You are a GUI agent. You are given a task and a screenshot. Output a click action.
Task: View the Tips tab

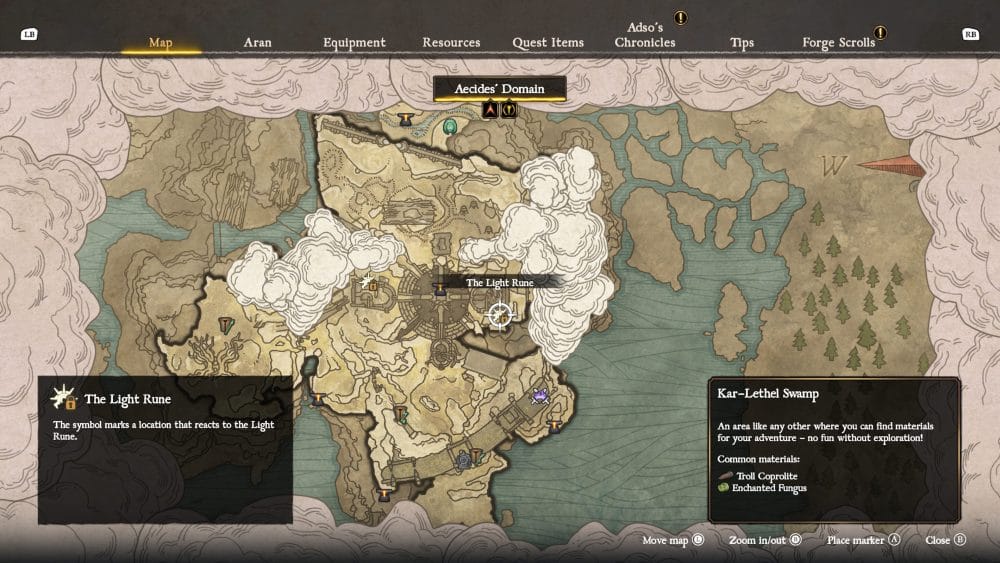[742, 43]
